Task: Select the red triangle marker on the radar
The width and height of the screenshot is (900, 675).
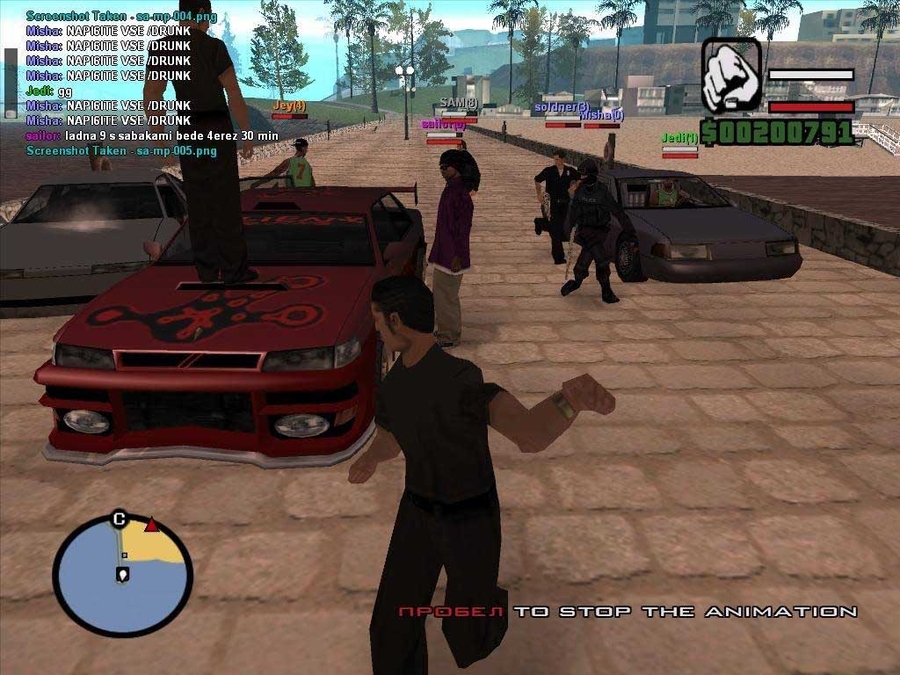Action: coord(151,525)
